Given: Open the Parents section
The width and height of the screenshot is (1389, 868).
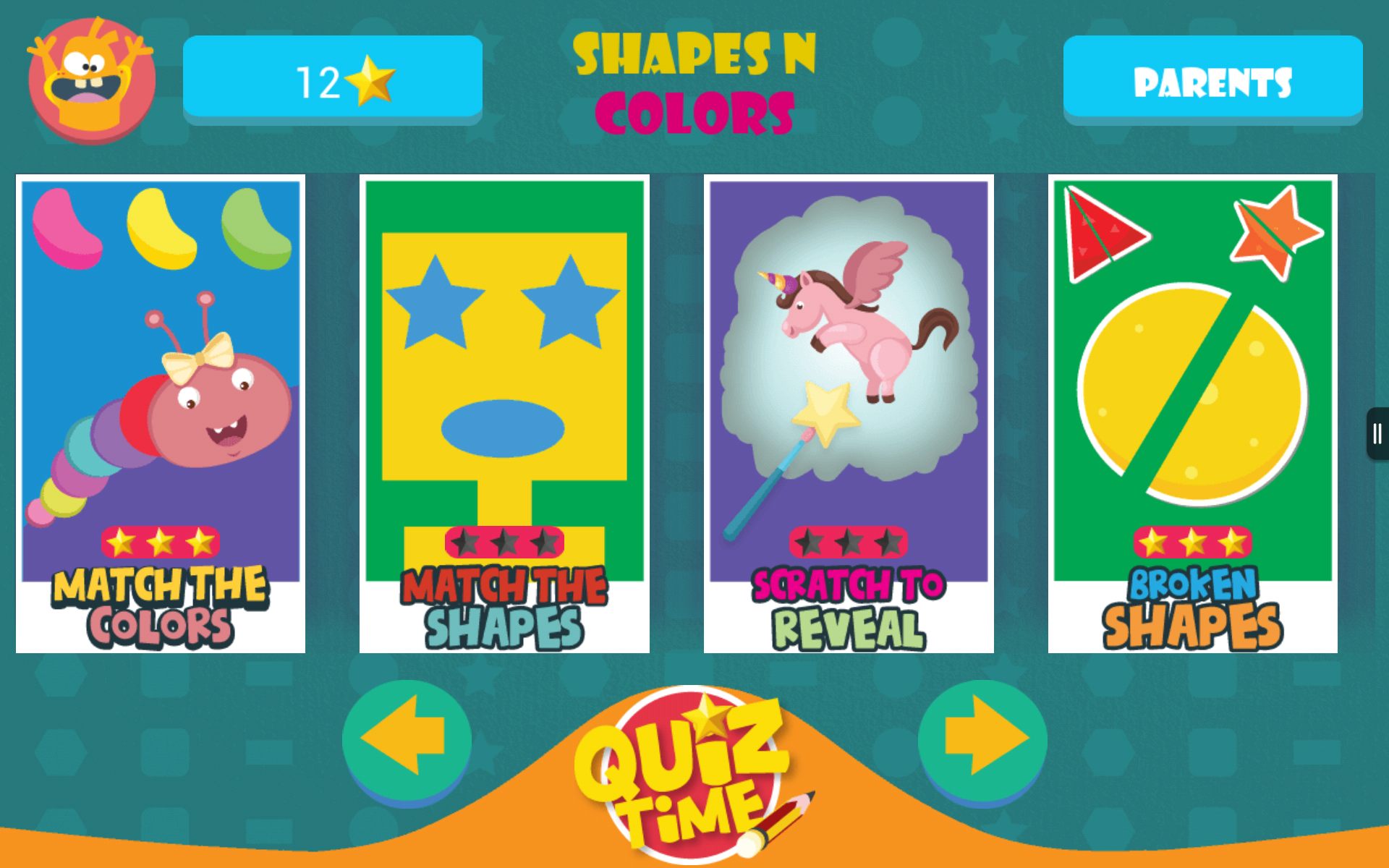Looking at the screenshot, I should coord(1212,81).
